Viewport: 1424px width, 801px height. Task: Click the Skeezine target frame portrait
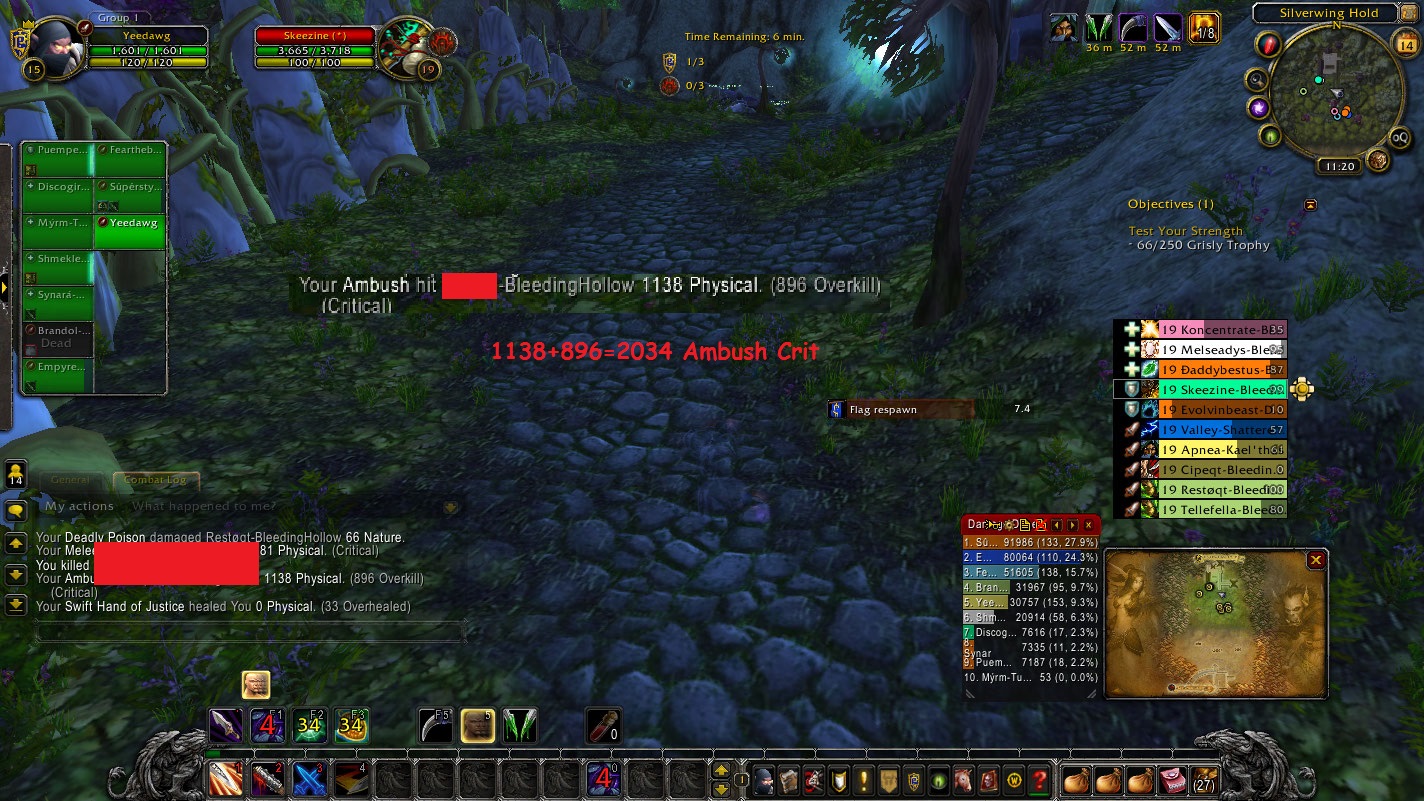(x=405, y=45)
